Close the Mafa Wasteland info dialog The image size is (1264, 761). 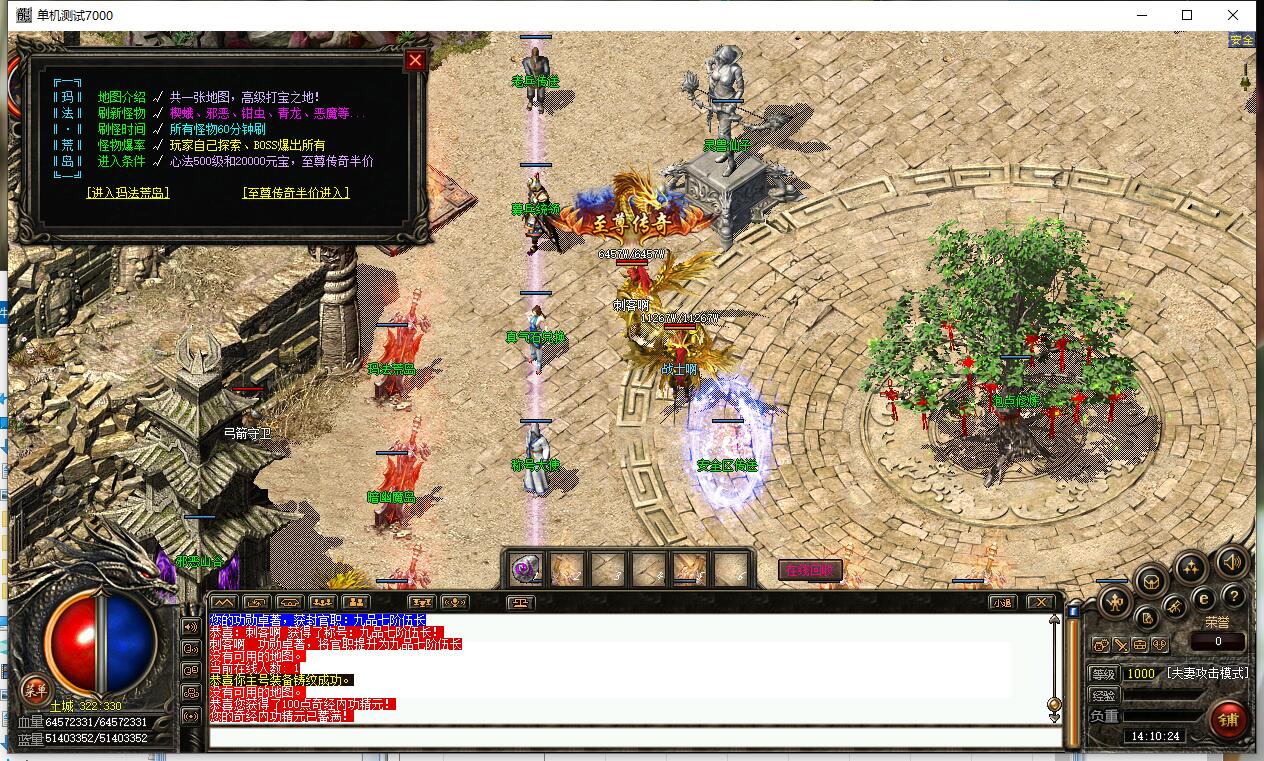coord(415,60)
